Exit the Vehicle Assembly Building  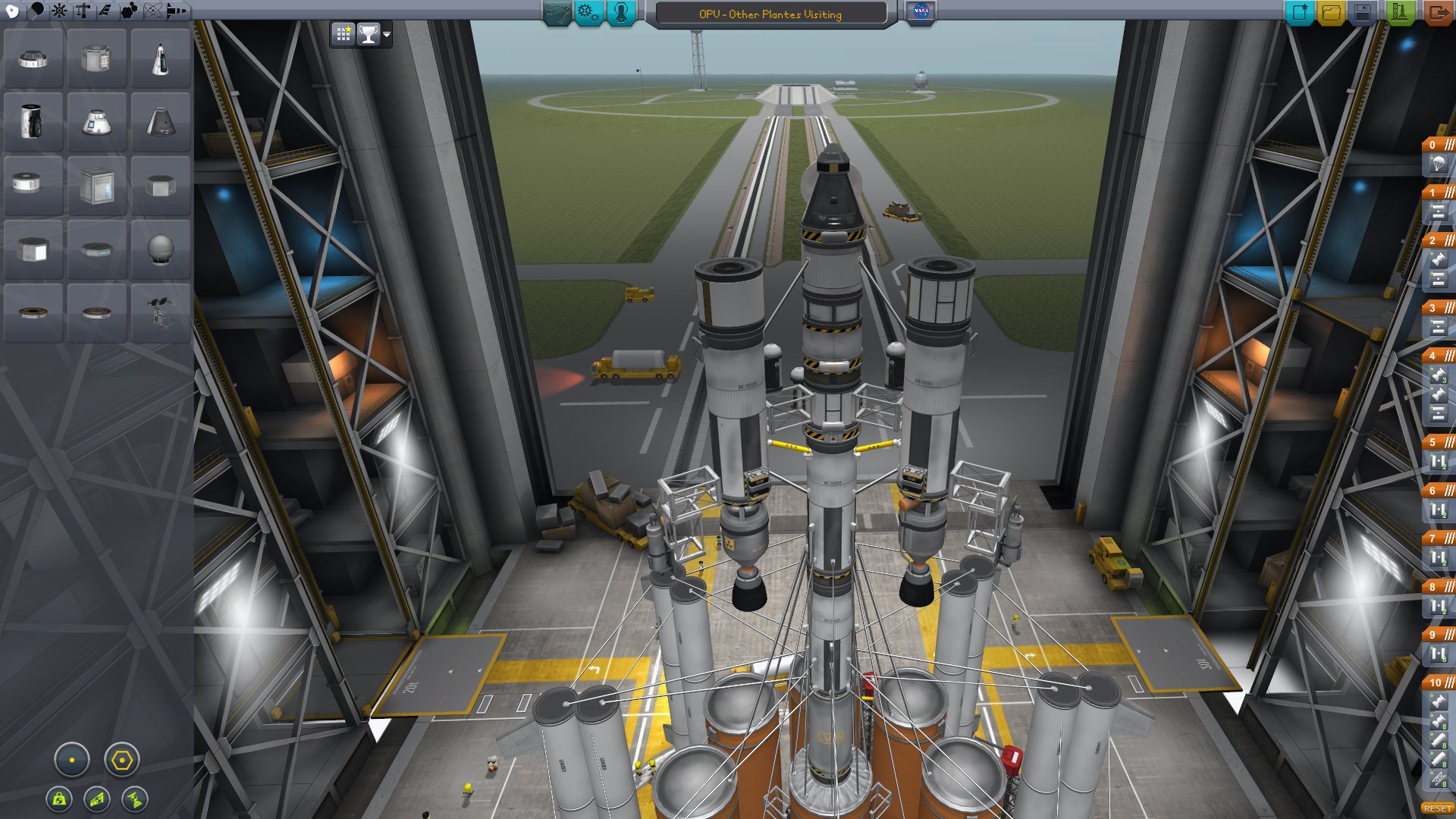tap(1437, 13)
